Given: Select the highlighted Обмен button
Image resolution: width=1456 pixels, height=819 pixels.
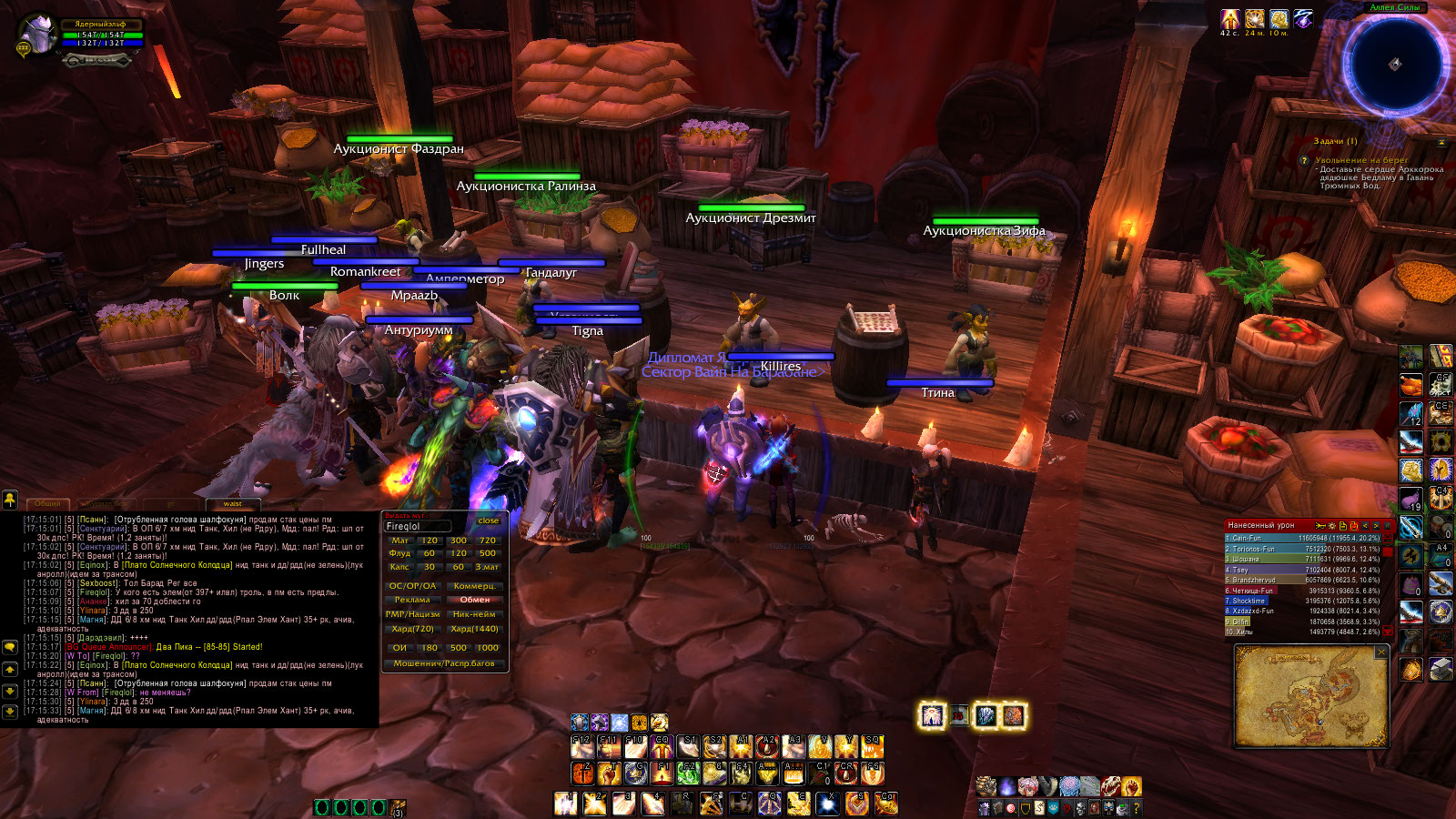Looking at the screenshot, I should (474, 600).
